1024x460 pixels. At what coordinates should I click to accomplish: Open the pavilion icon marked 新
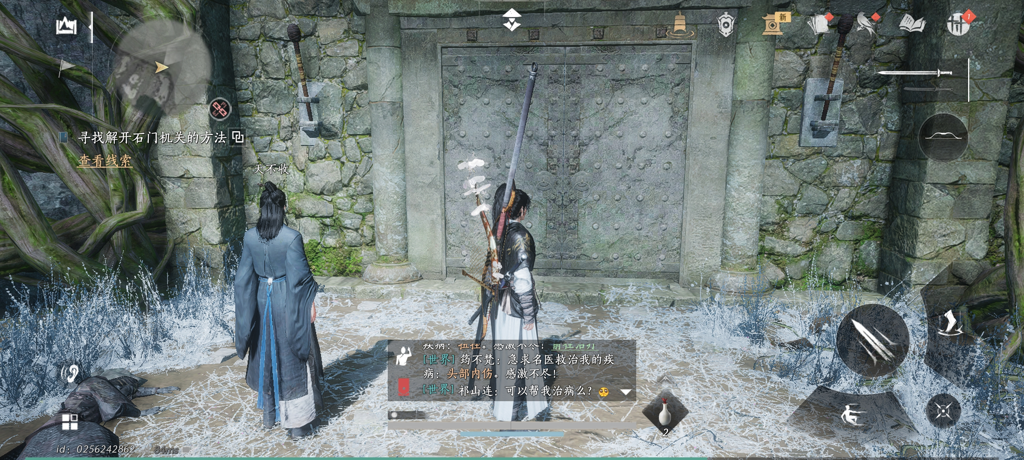(x=774, y=24)
